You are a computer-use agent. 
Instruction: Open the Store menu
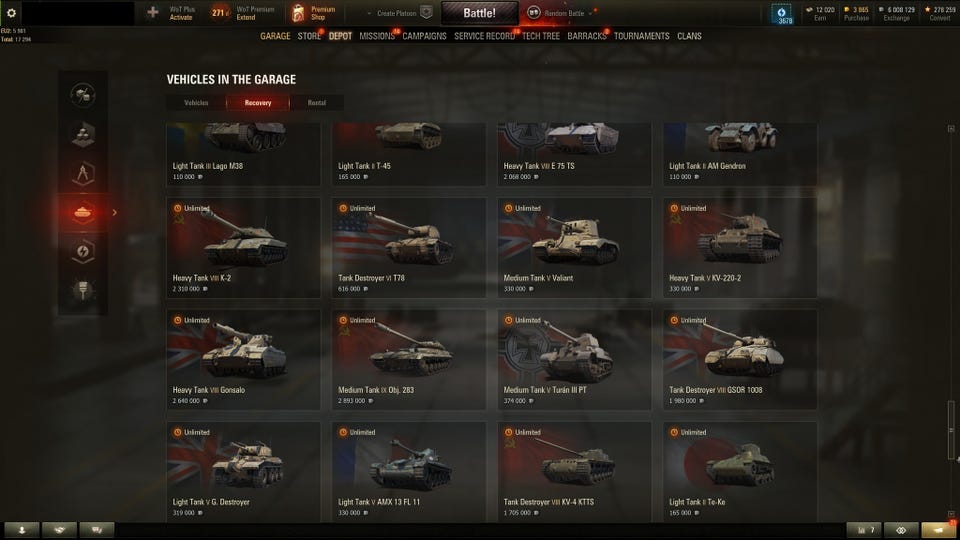(309, 36)
